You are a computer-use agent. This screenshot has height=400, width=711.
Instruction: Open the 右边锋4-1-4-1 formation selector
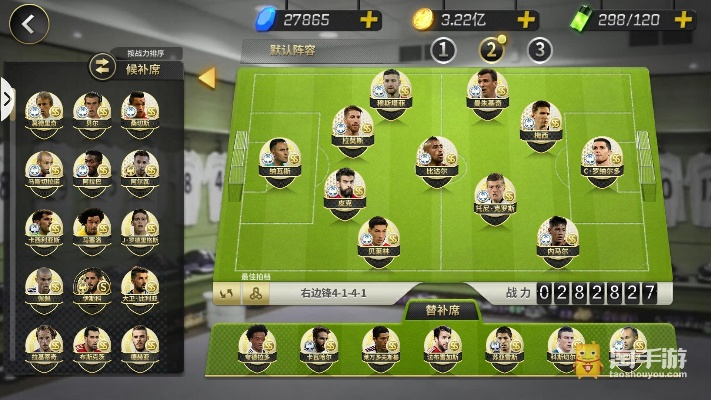pyautogui.click(x=335, y=293)
